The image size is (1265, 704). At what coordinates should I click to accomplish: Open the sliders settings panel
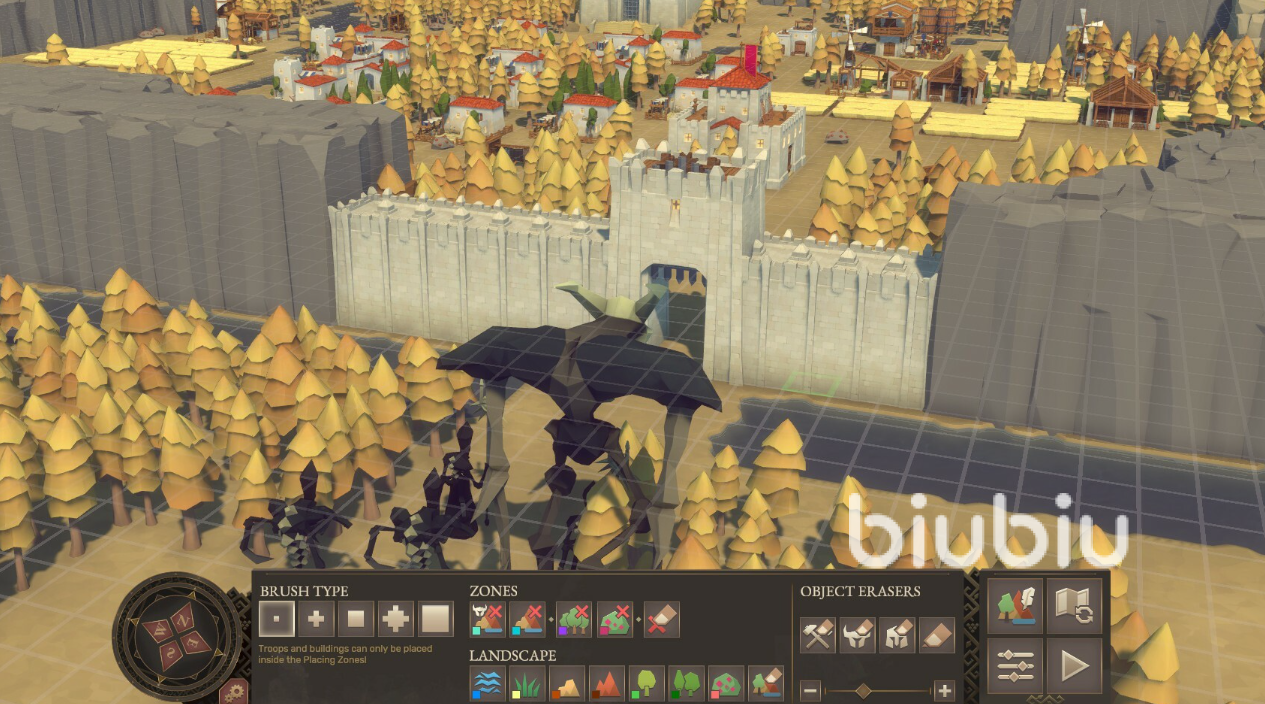1015,665
